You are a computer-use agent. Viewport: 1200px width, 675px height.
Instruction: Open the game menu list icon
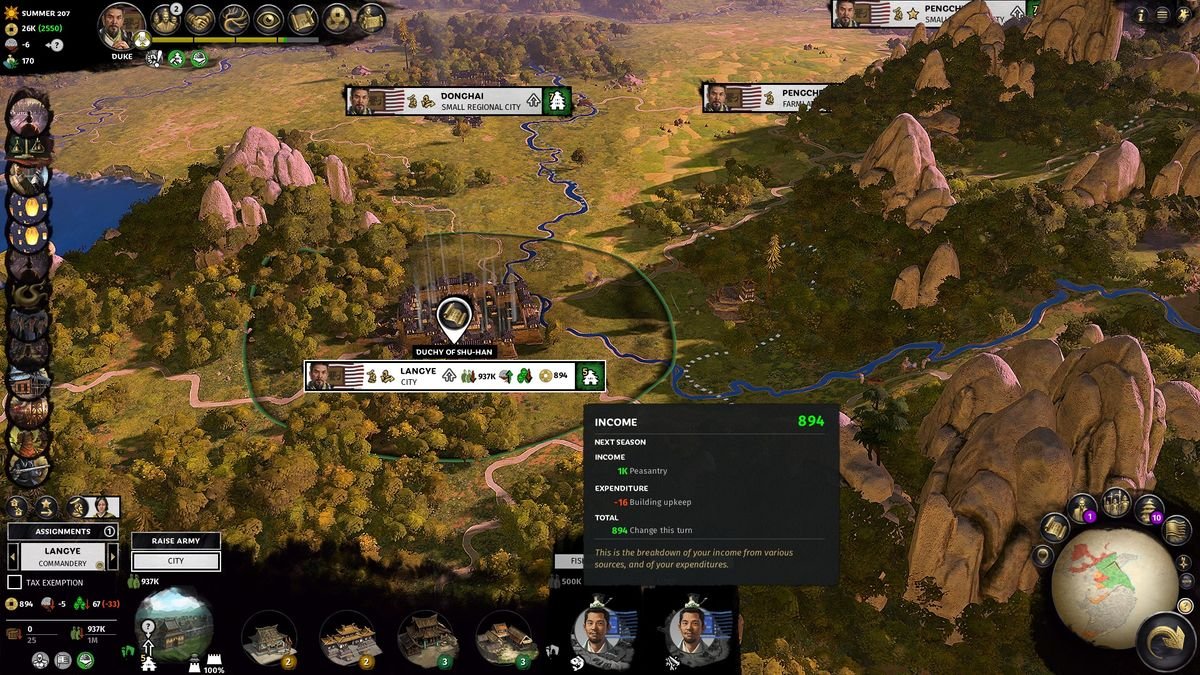tap(1162, 15)
